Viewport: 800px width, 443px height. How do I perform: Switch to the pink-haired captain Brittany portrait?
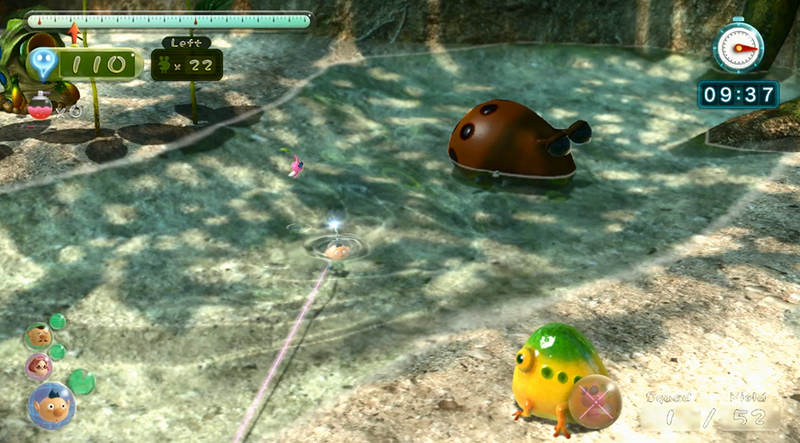click(x=39, y=365)
